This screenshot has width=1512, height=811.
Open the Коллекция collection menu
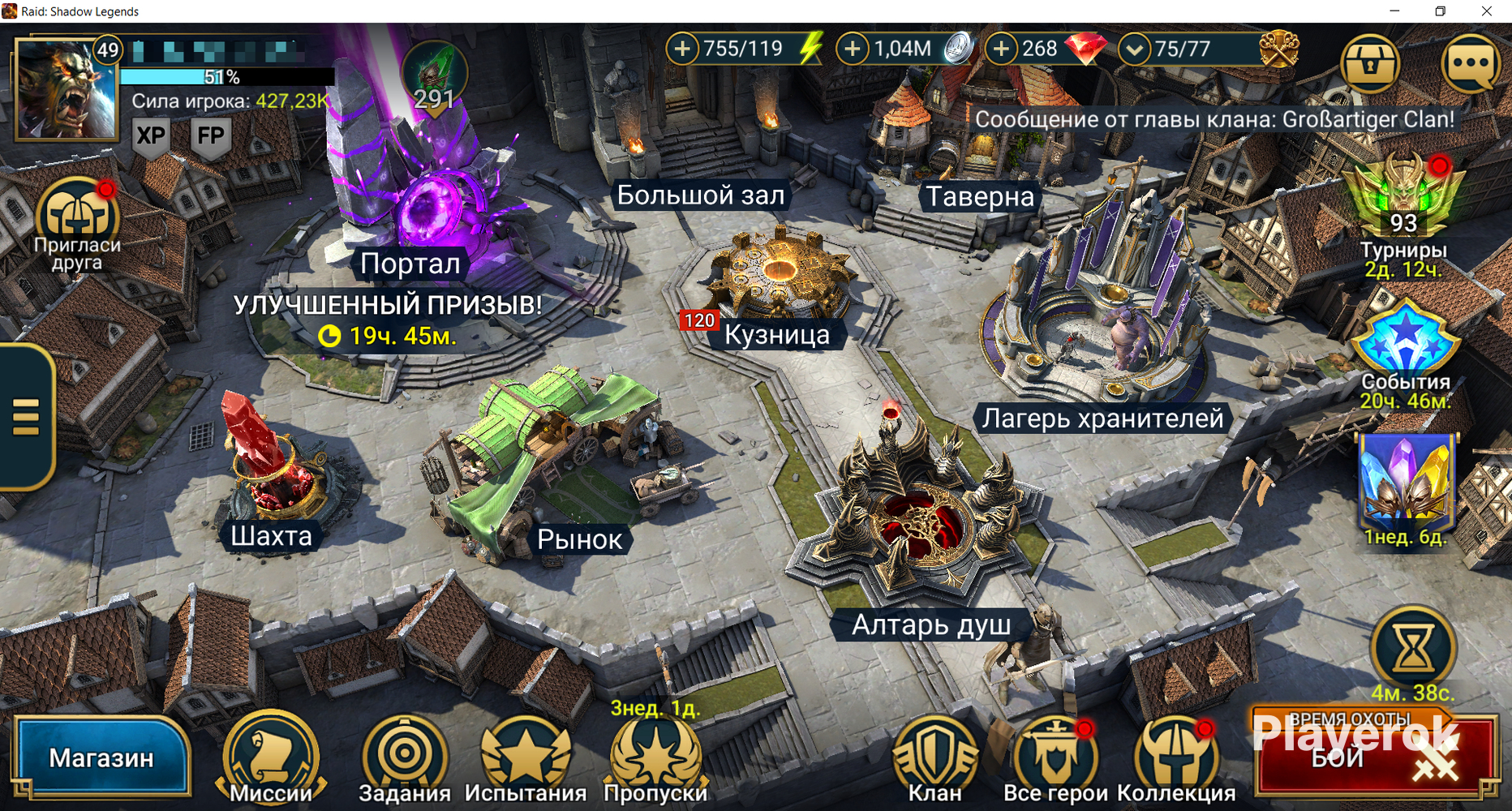click(1176, 758)
